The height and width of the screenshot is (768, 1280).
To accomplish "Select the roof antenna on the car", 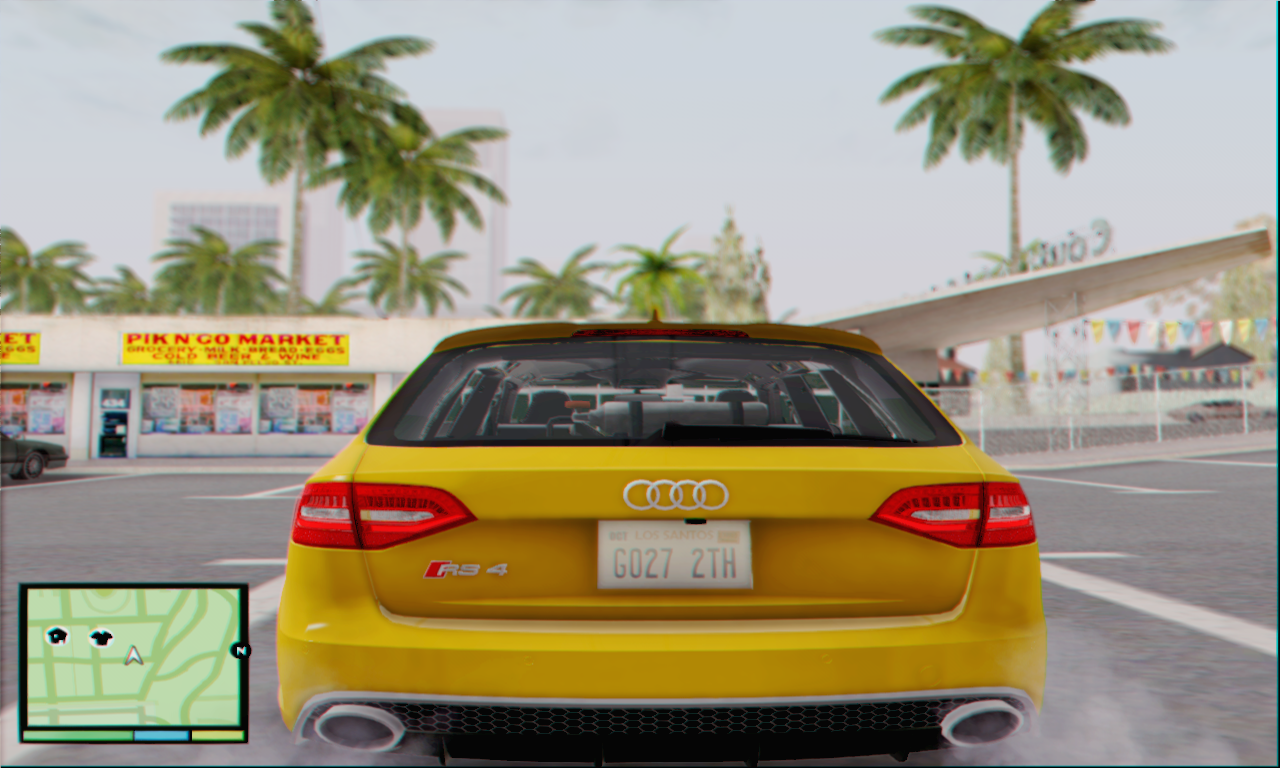I will 657,314.
